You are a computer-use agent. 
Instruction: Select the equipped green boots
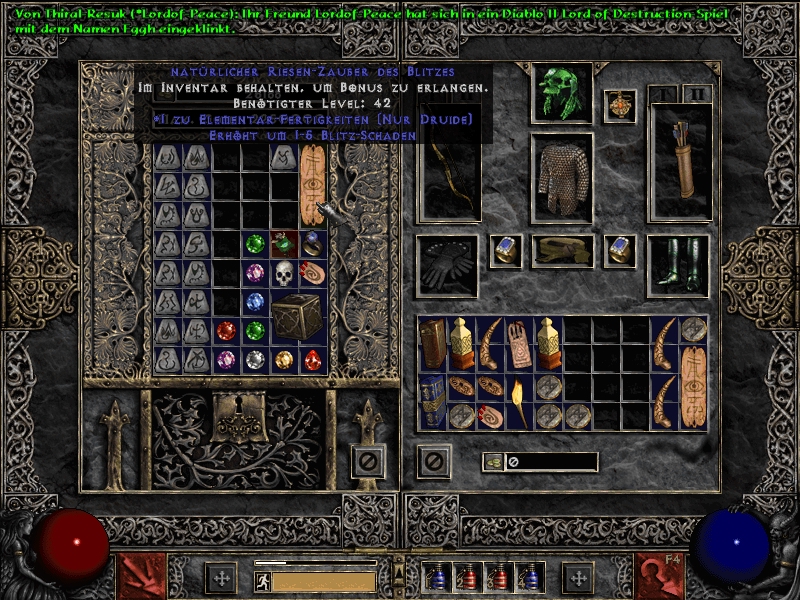point(678,265)
